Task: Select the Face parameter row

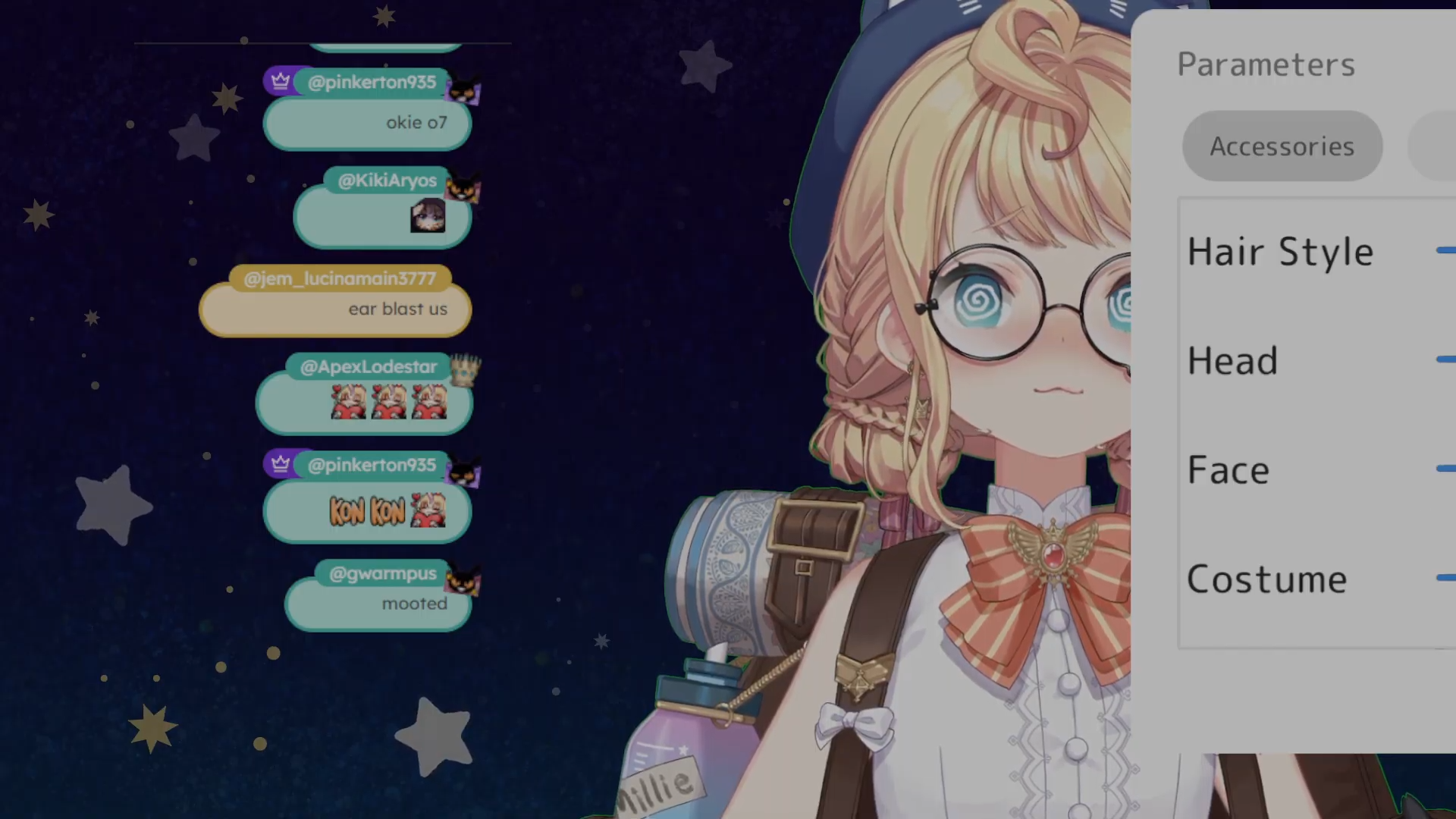Action: click(x=1228, y=470)
